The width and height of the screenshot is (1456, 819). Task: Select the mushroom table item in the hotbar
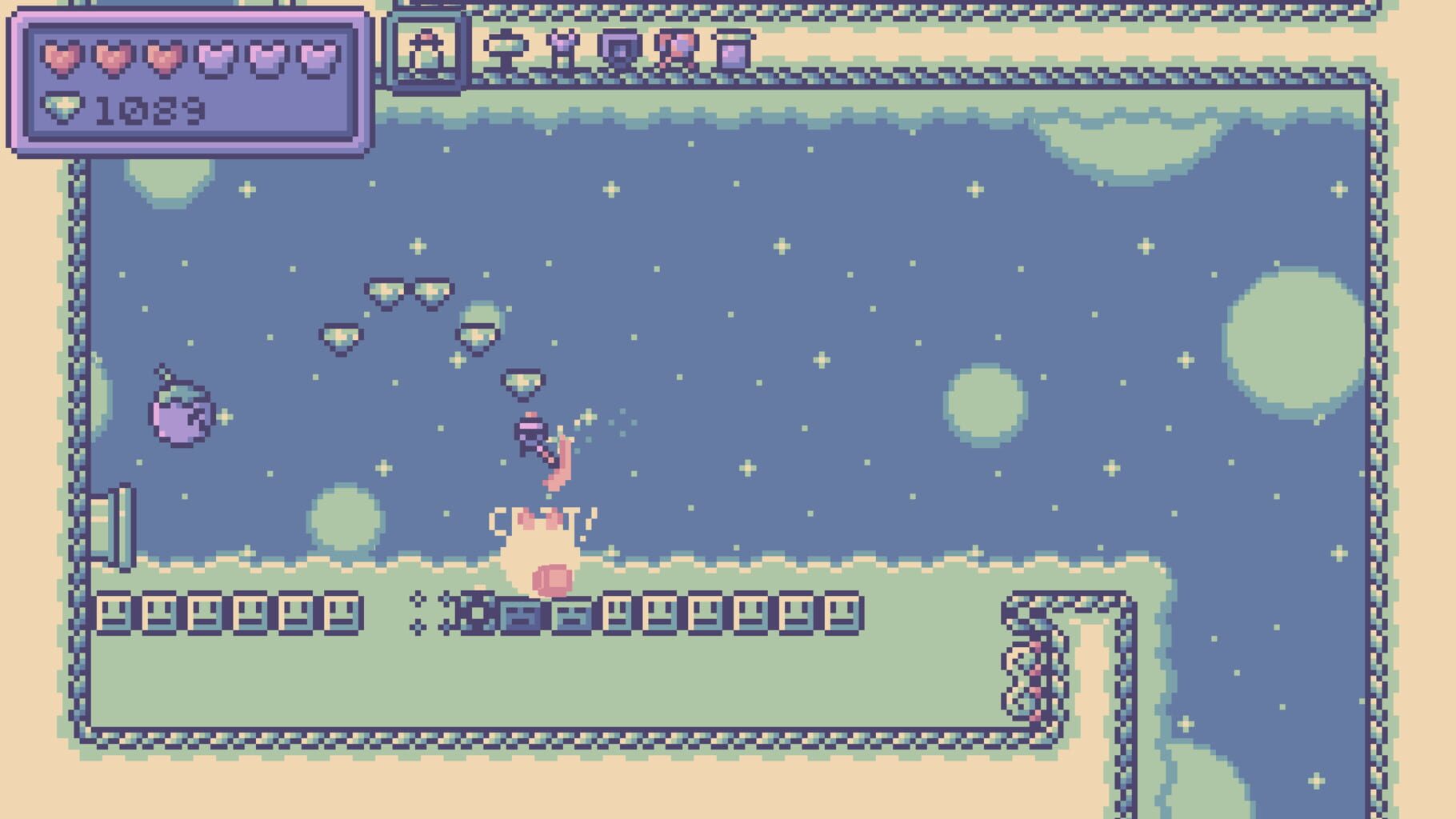tap(506, 50)
